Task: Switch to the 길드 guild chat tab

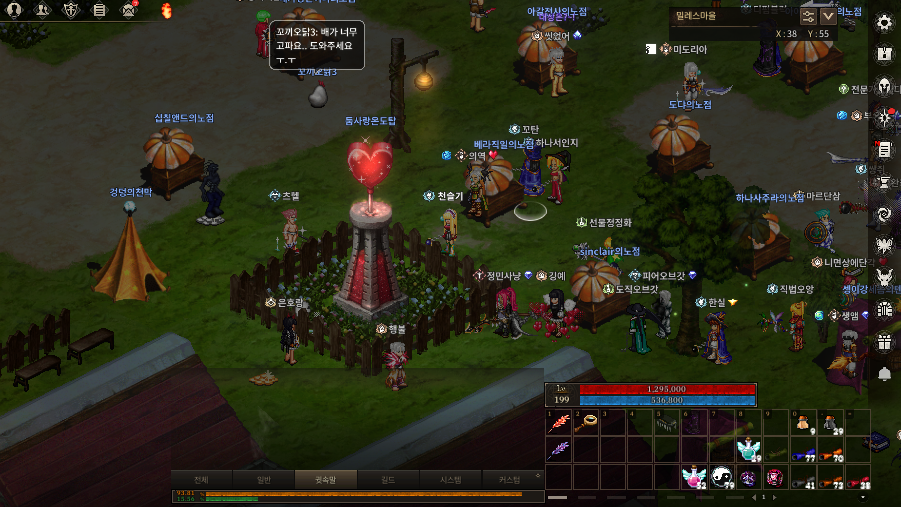Action: click(x=388, y=479)
